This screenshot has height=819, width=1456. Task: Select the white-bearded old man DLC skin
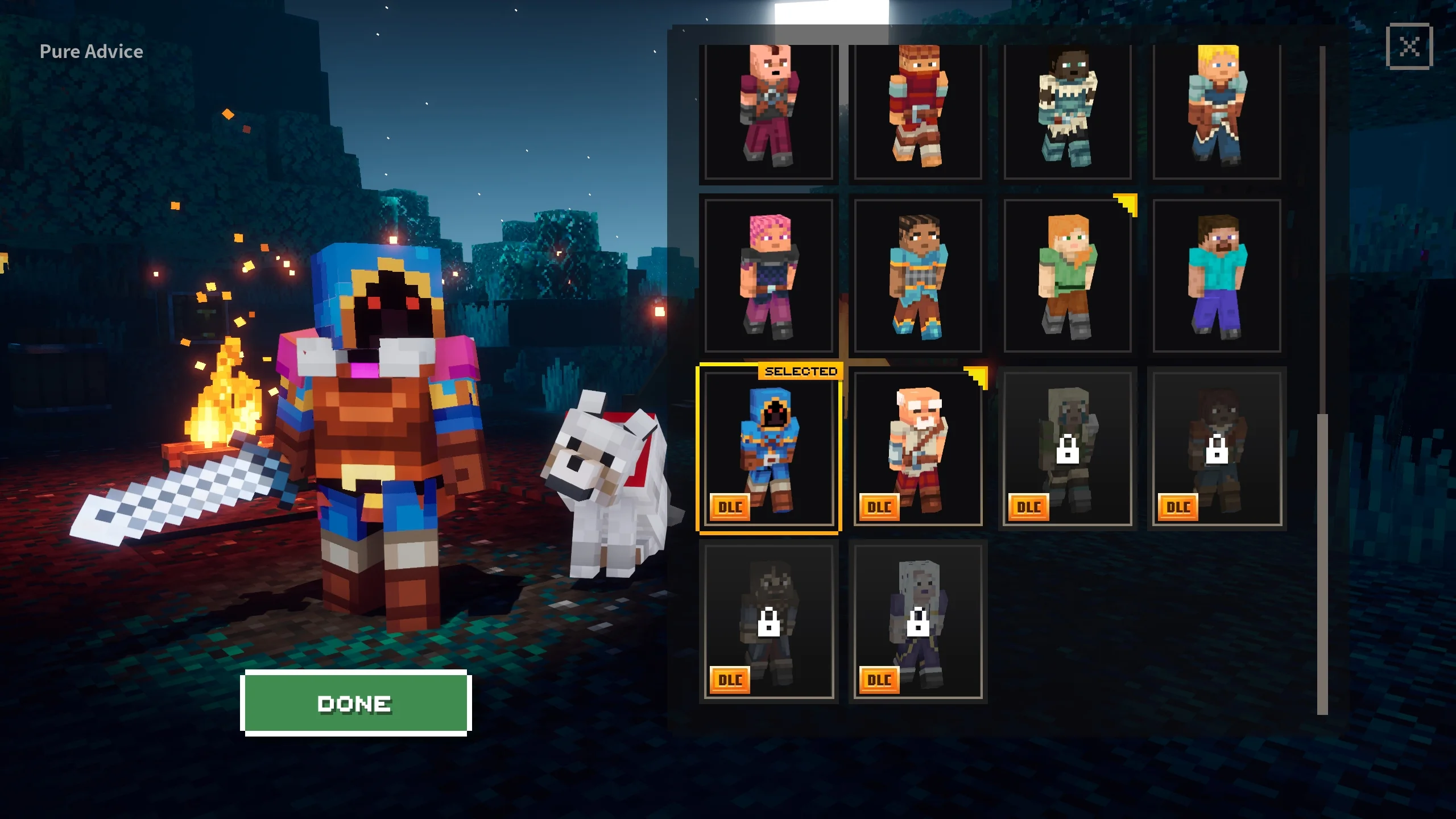[917, 449]
